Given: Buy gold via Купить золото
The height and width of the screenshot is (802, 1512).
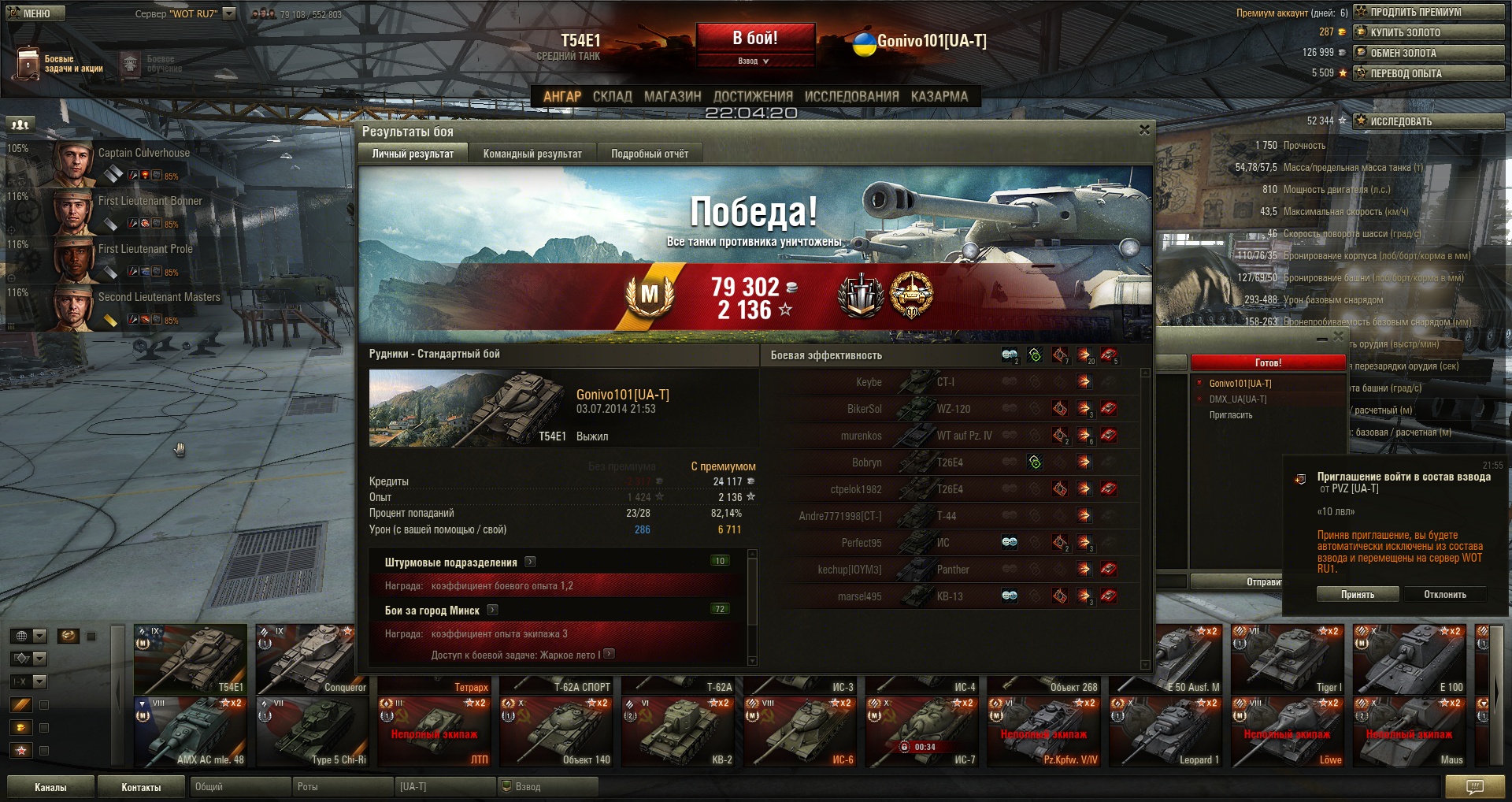Looking at the screenshot, I should 1428,32.
